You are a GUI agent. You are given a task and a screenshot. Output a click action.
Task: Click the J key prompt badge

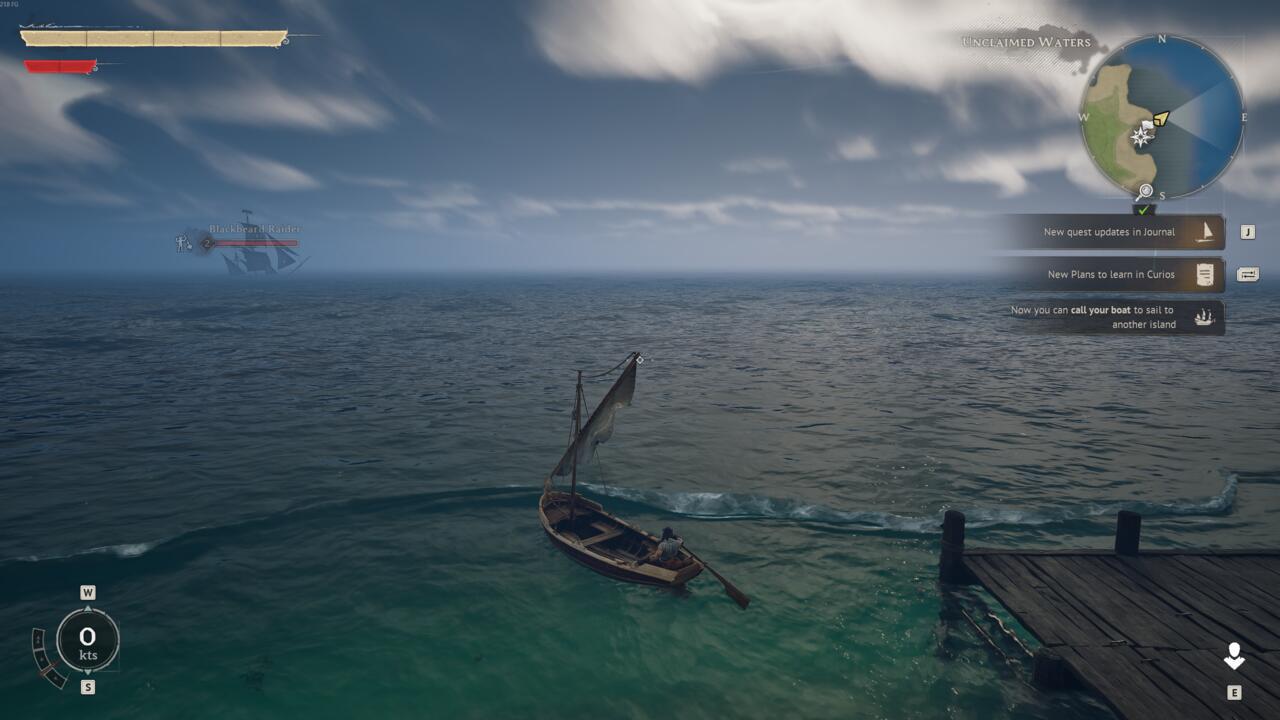click(1247, 230)
